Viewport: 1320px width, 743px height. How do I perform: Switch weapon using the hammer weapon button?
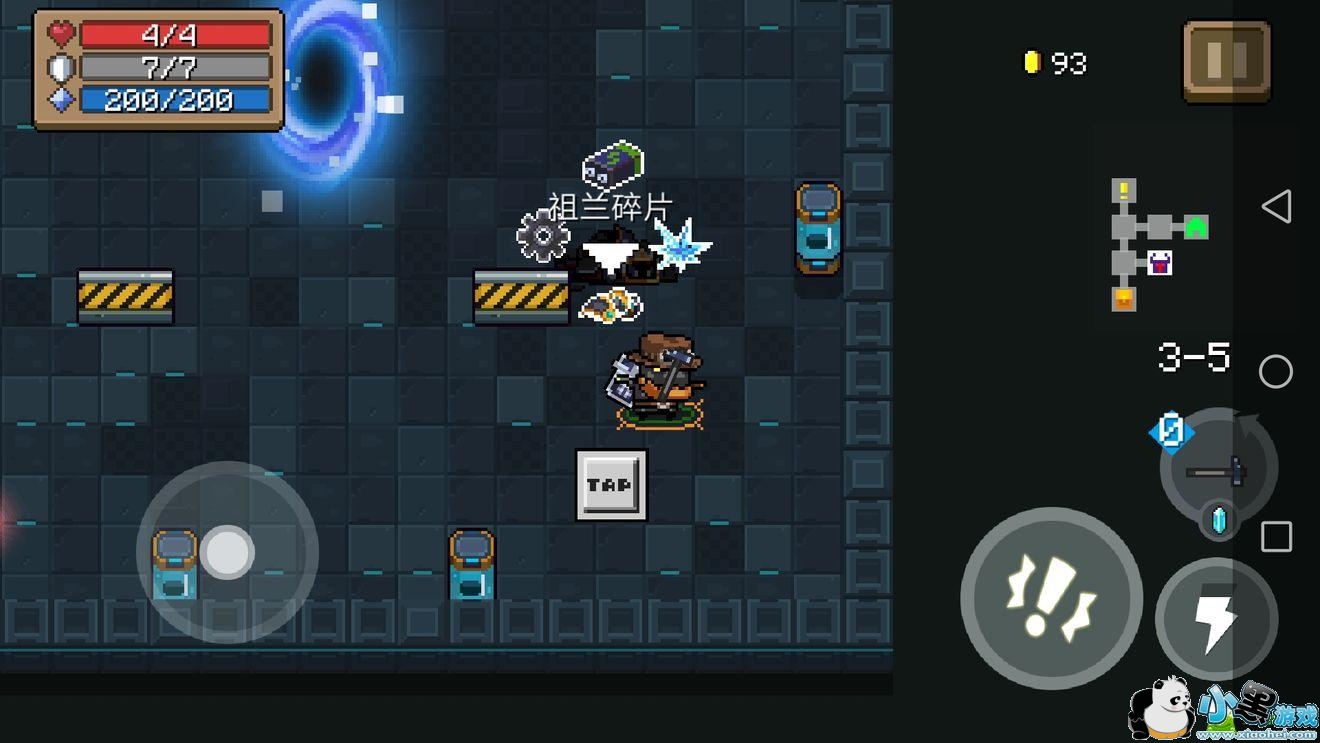pos(1218,468)
